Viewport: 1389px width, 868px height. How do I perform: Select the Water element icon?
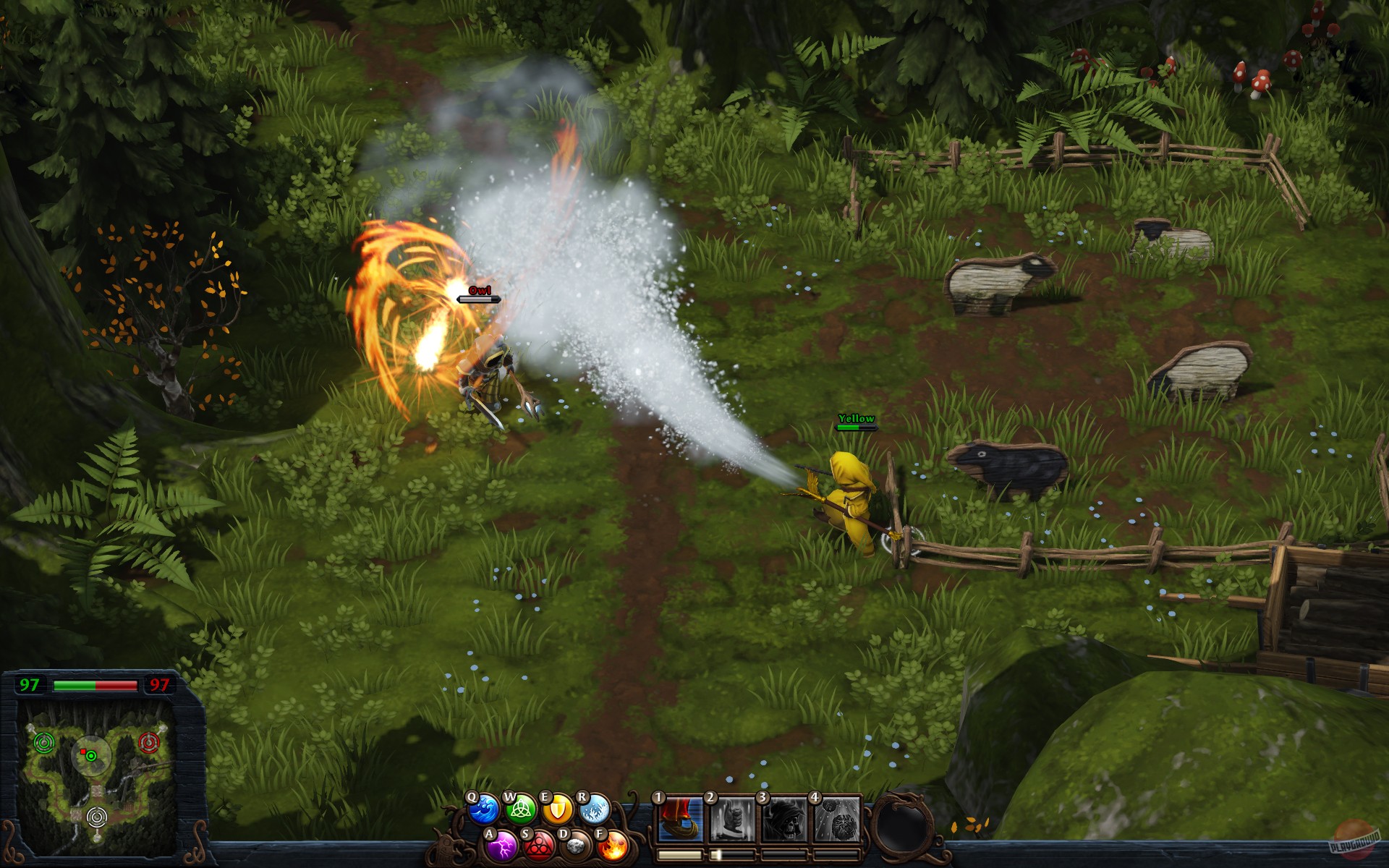[x=483, y=809]
